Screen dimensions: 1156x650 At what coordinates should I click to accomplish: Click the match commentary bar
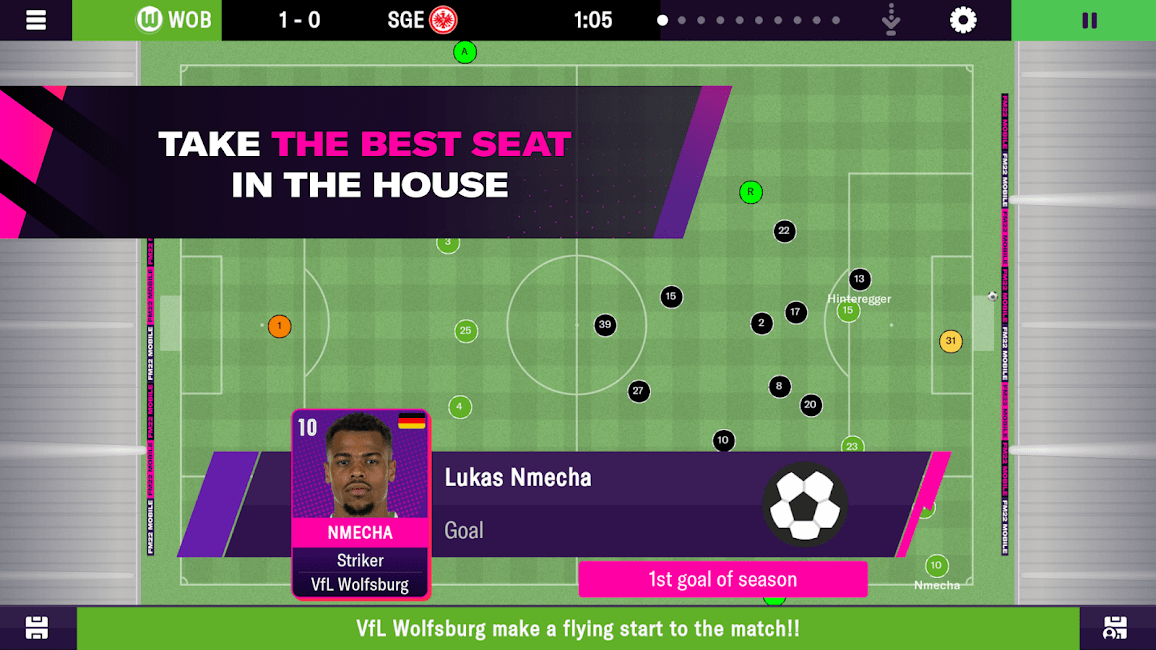pyautogui.click(x=578, y=628)
